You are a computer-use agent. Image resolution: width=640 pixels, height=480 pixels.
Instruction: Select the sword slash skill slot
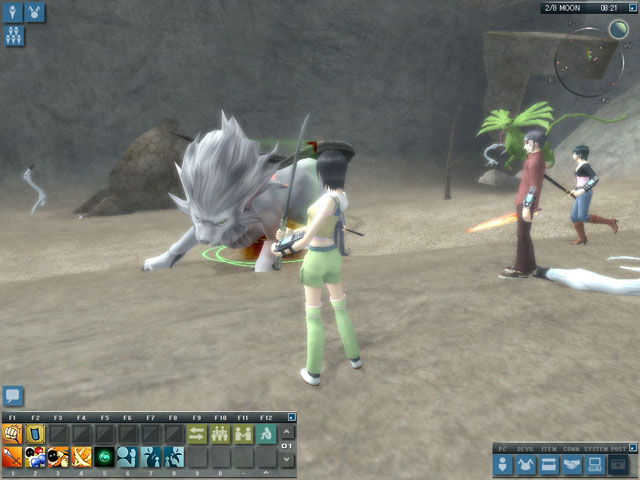tap(12, 457)
